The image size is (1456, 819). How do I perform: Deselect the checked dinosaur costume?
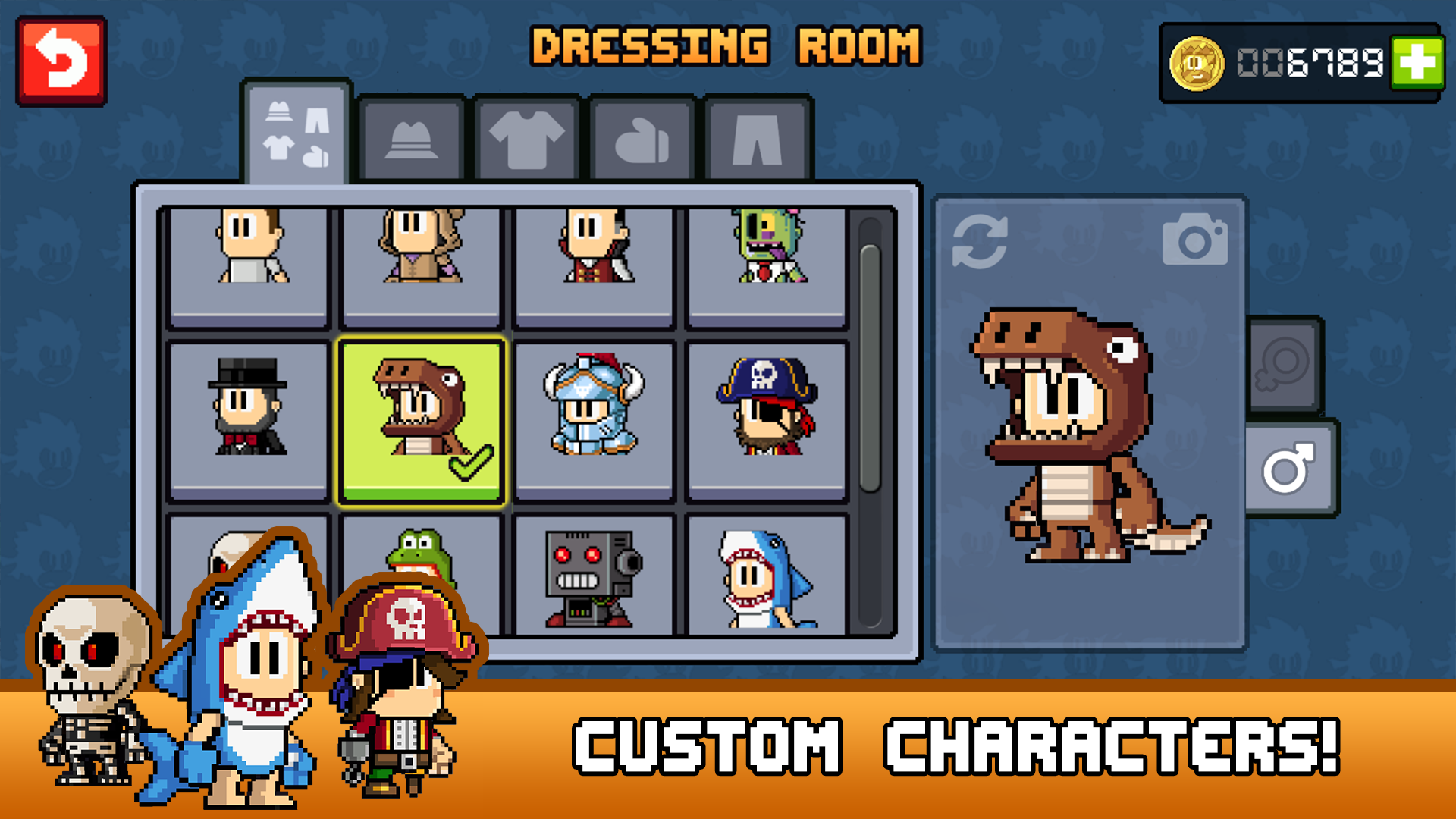(x=421, y=419)
